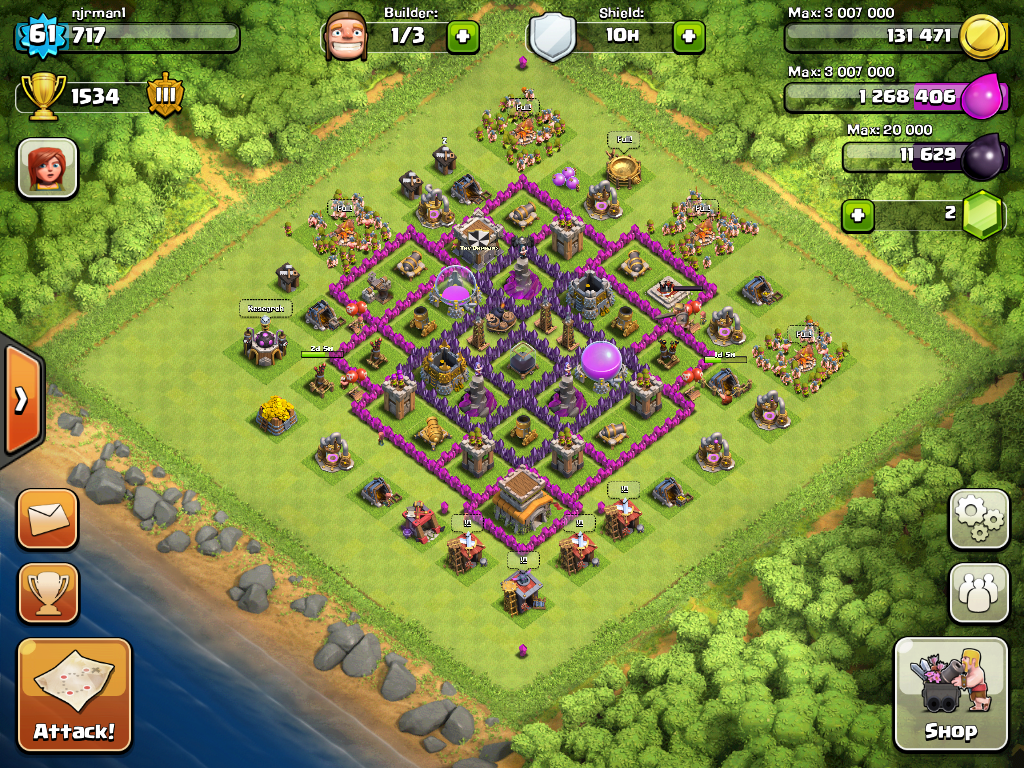Open the settings gears button
1024x768 pixels.
pos(979,519)
